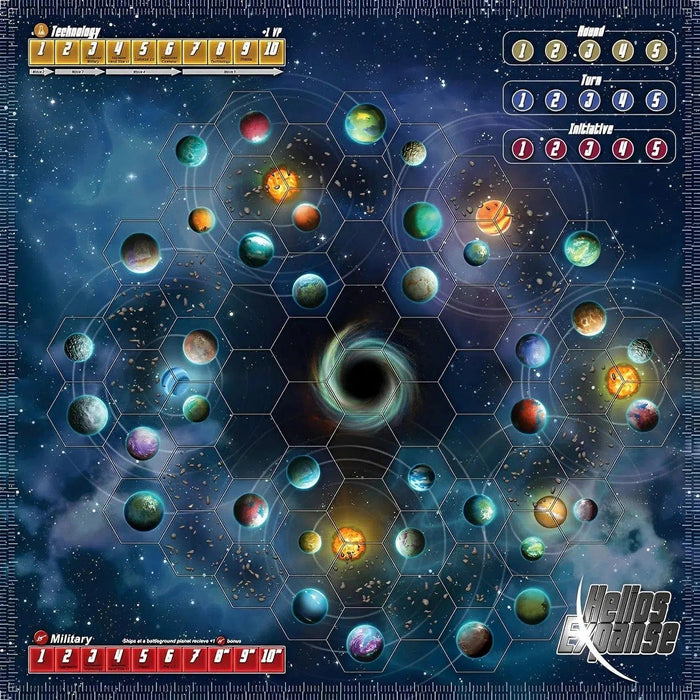Screen dimensions: 700x700
Task: Choose Round 3 on the round tracker
Action: (590, 50)
